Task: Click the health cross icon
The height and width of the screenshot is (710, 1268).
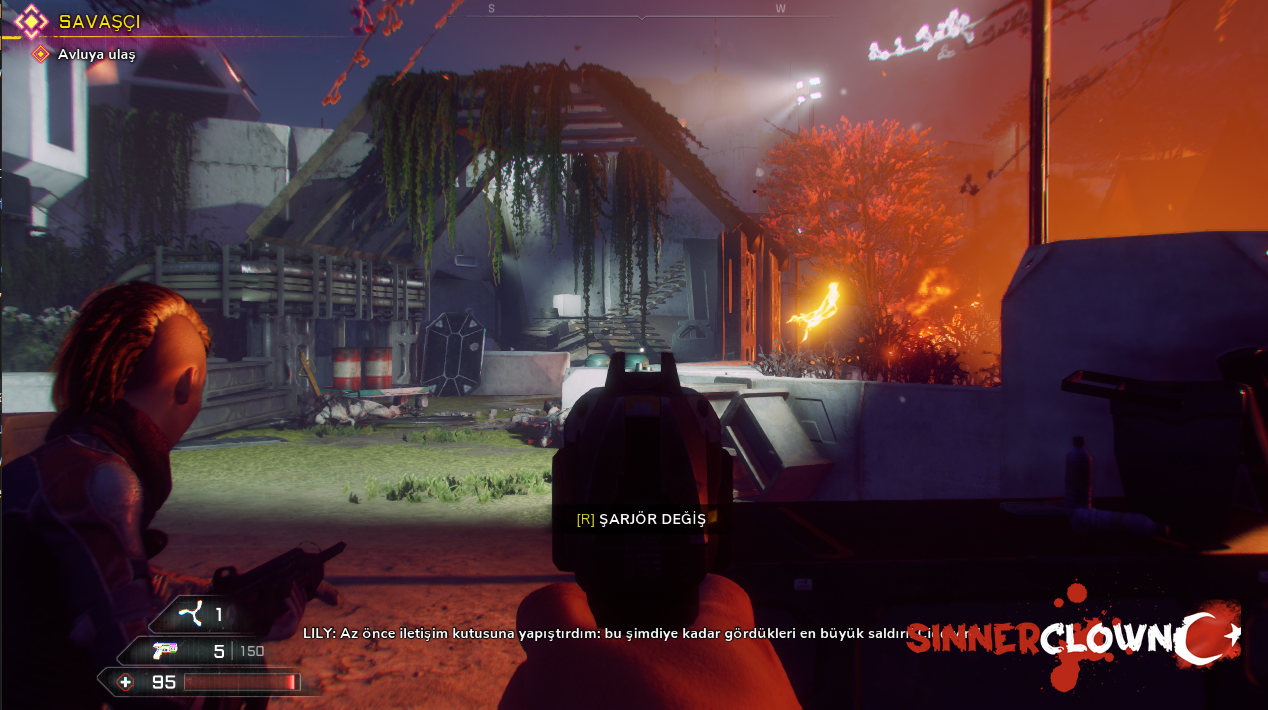Action: tap(125, 682)
